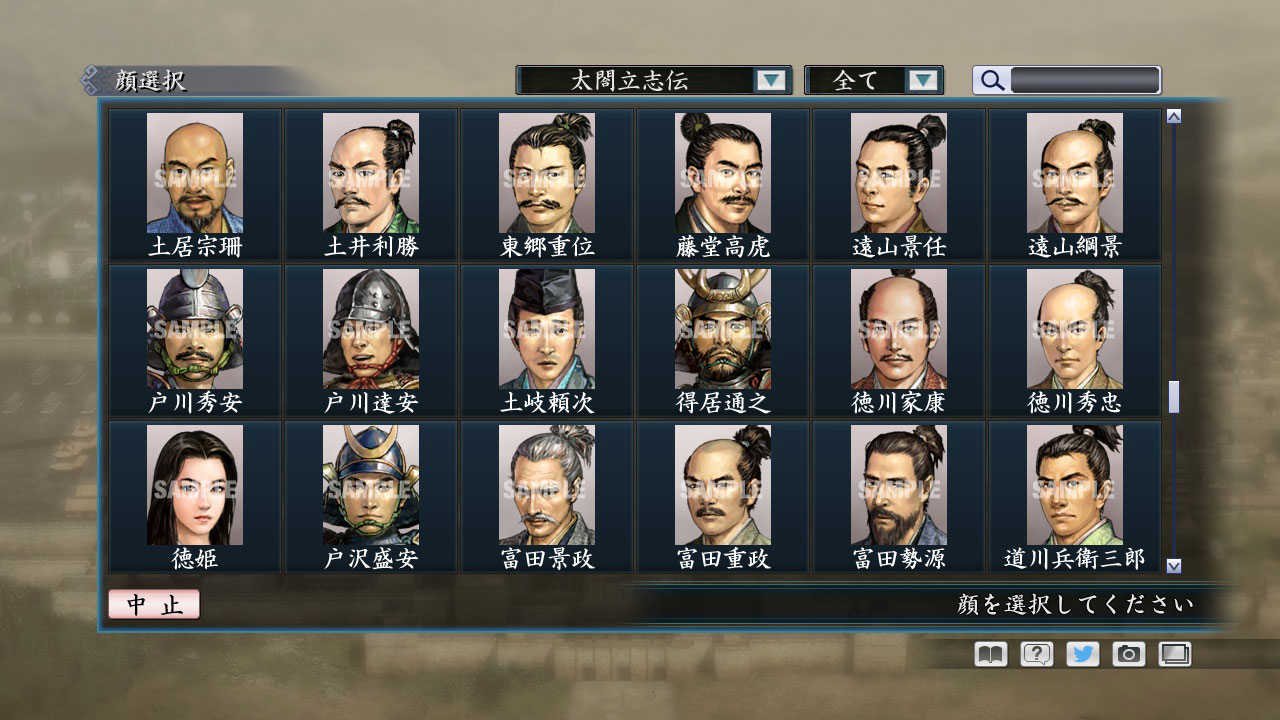1280x720 pixels.
Task: Share to Twitter with the bird icon
Action: coord(1081,653)
